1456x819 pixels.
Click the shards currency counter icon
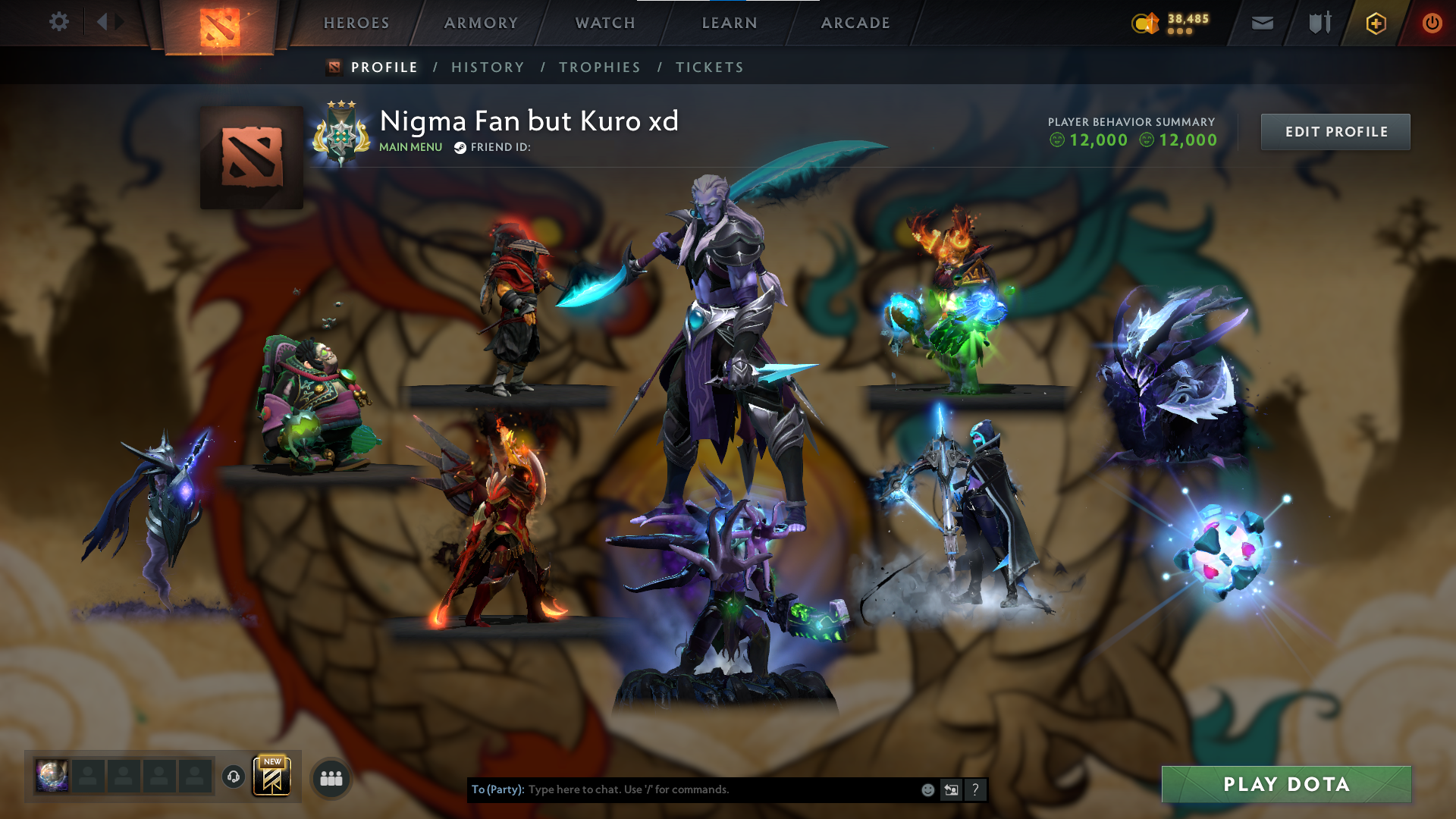(1145, 23)
